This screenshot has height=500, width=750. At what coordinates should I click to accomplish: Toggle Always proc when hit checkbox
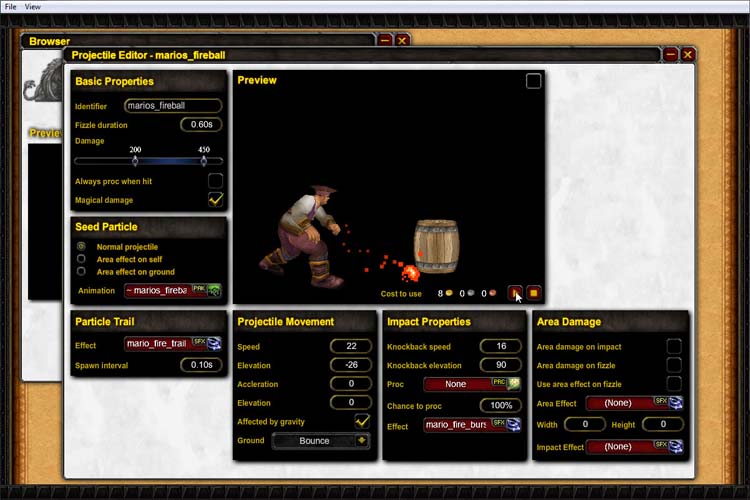[x=215, y=181]
